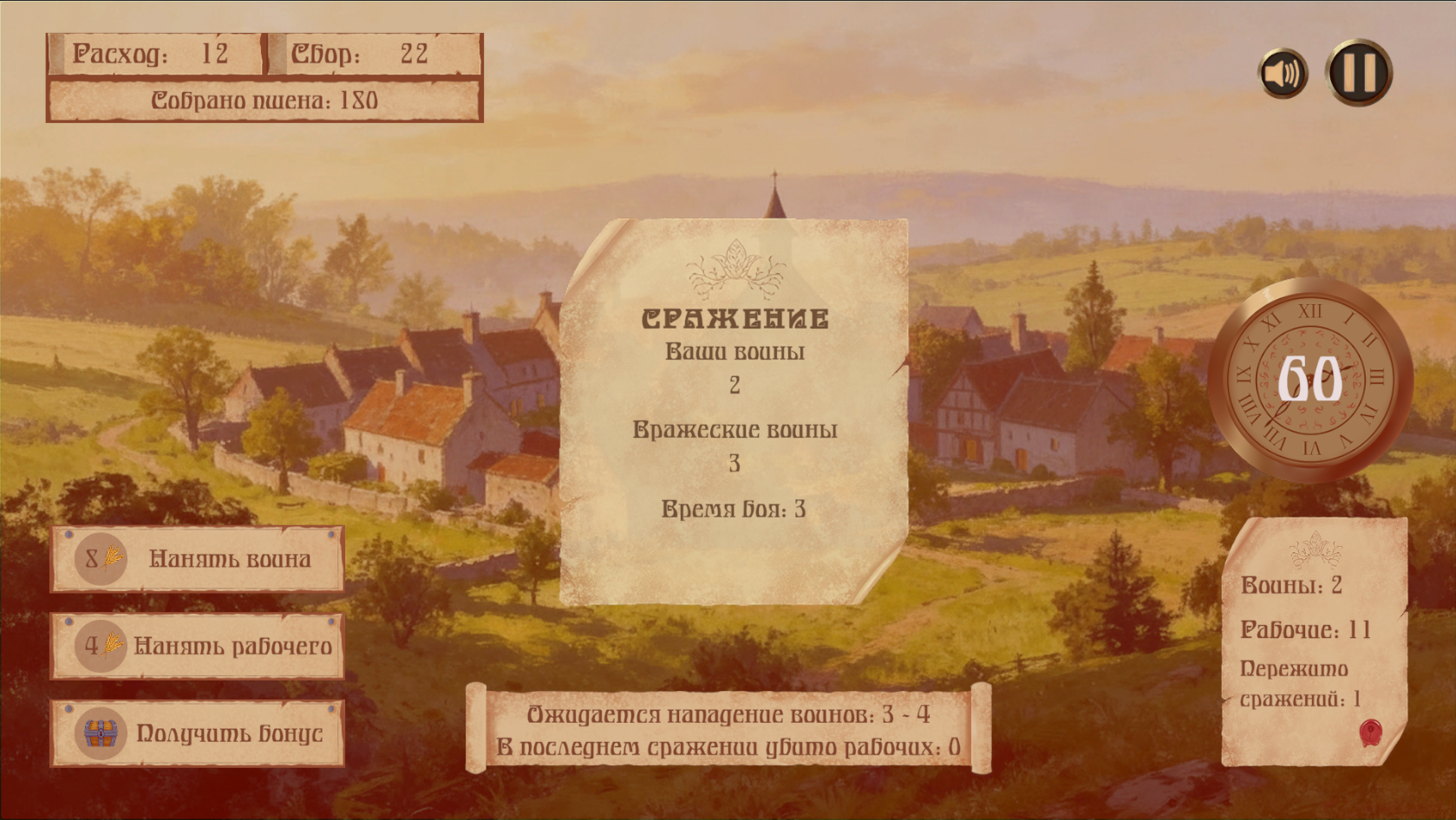Click the "Расход: 12" expense counter
1456x820 pixels.
[152, 55]
